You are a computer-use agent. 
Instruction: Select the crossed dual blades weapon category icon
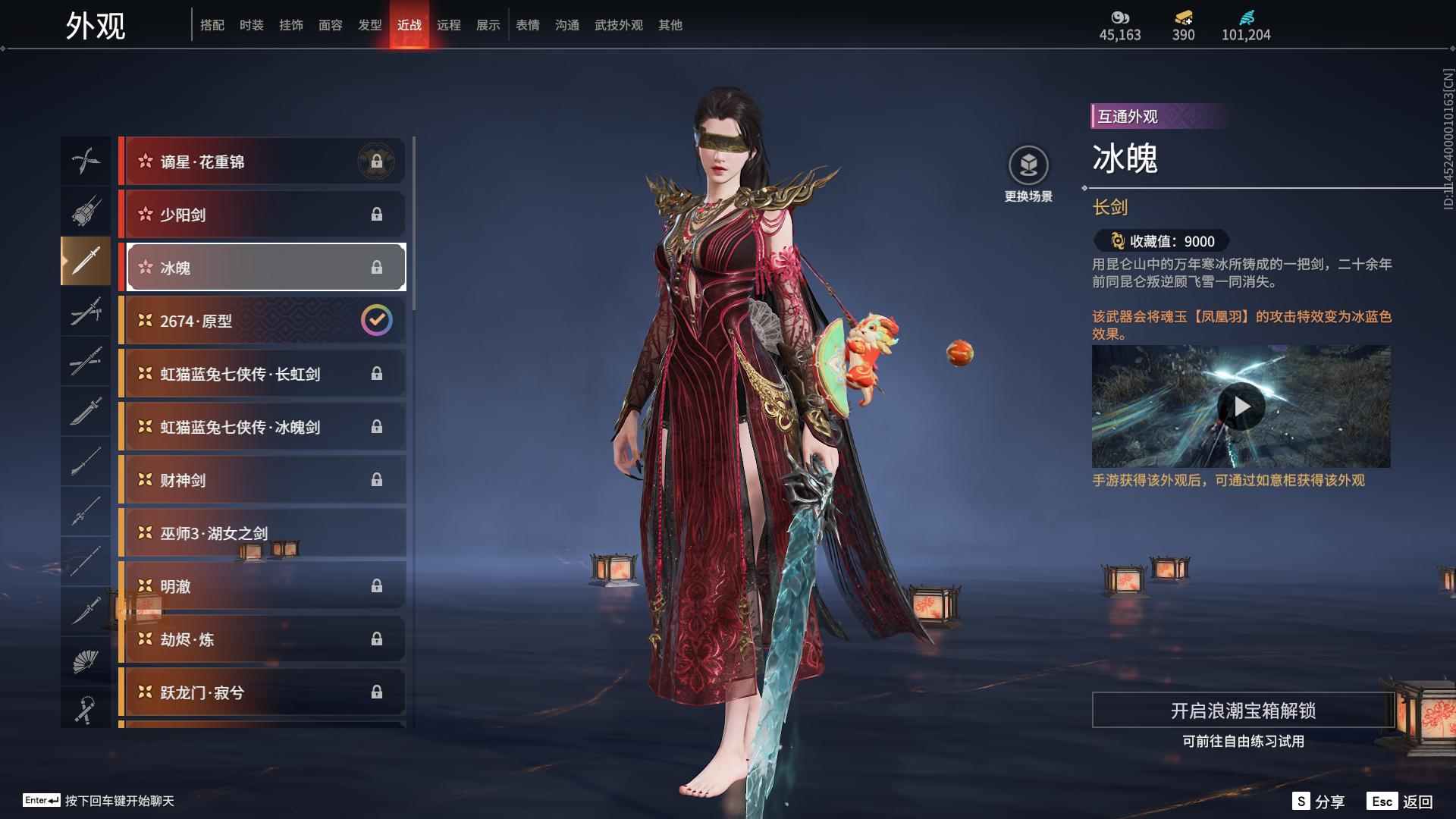click(86, 161)
